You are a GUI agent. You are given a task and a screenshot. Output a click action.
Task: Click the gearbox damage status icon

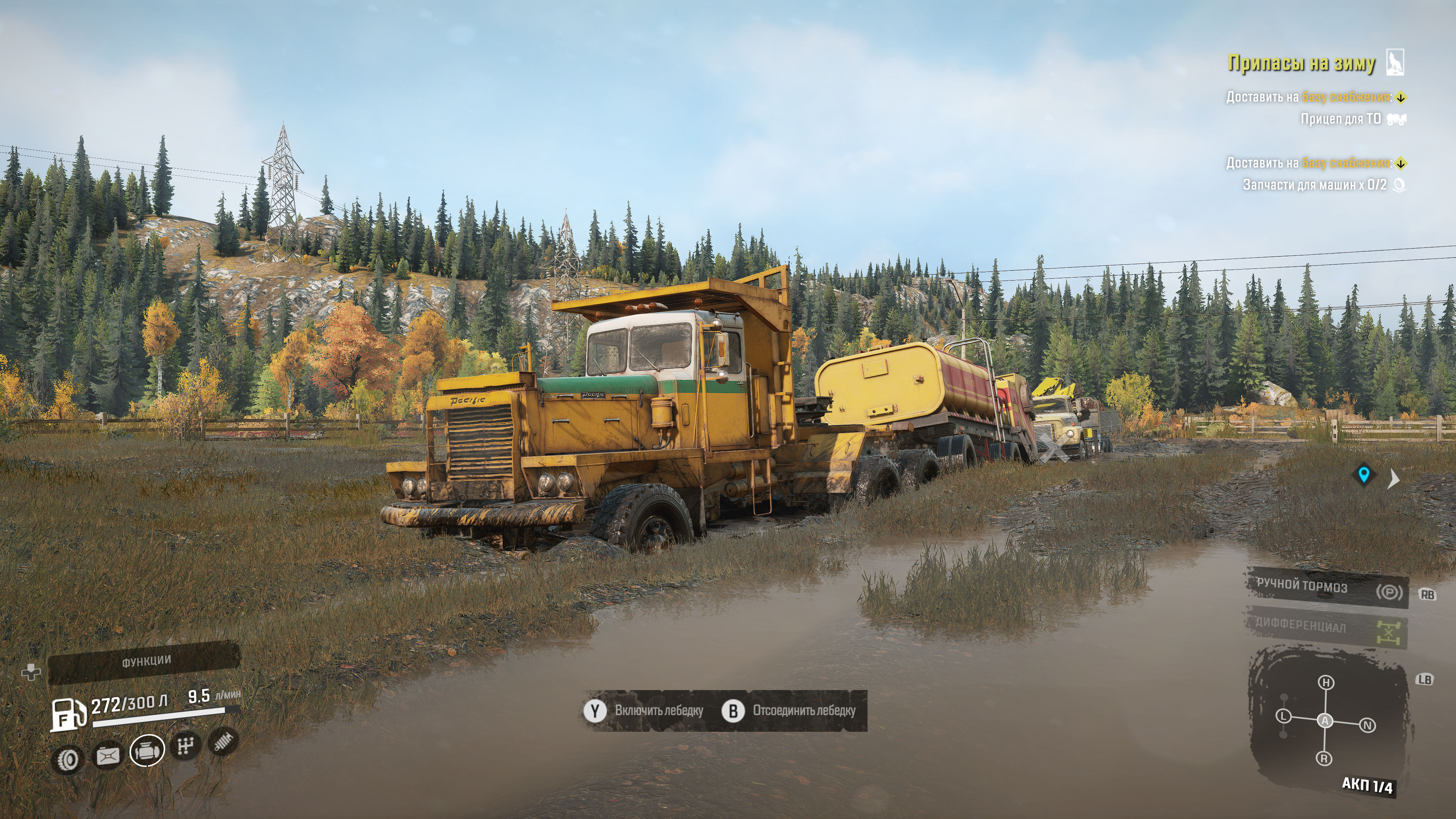pyautogui.click(x=185, y=746)
